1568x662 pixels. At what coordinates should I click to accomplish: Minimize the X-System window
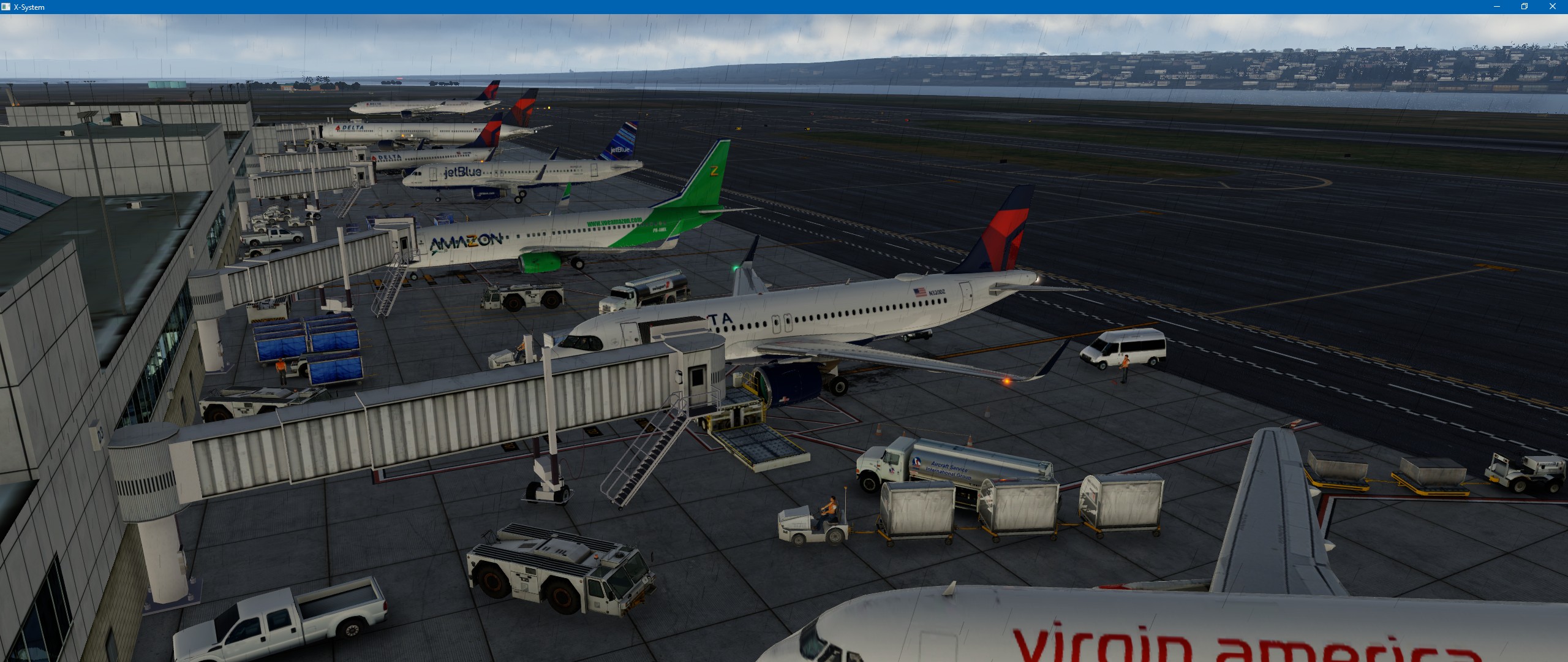pyautogui.click(x=1497, y=7)
